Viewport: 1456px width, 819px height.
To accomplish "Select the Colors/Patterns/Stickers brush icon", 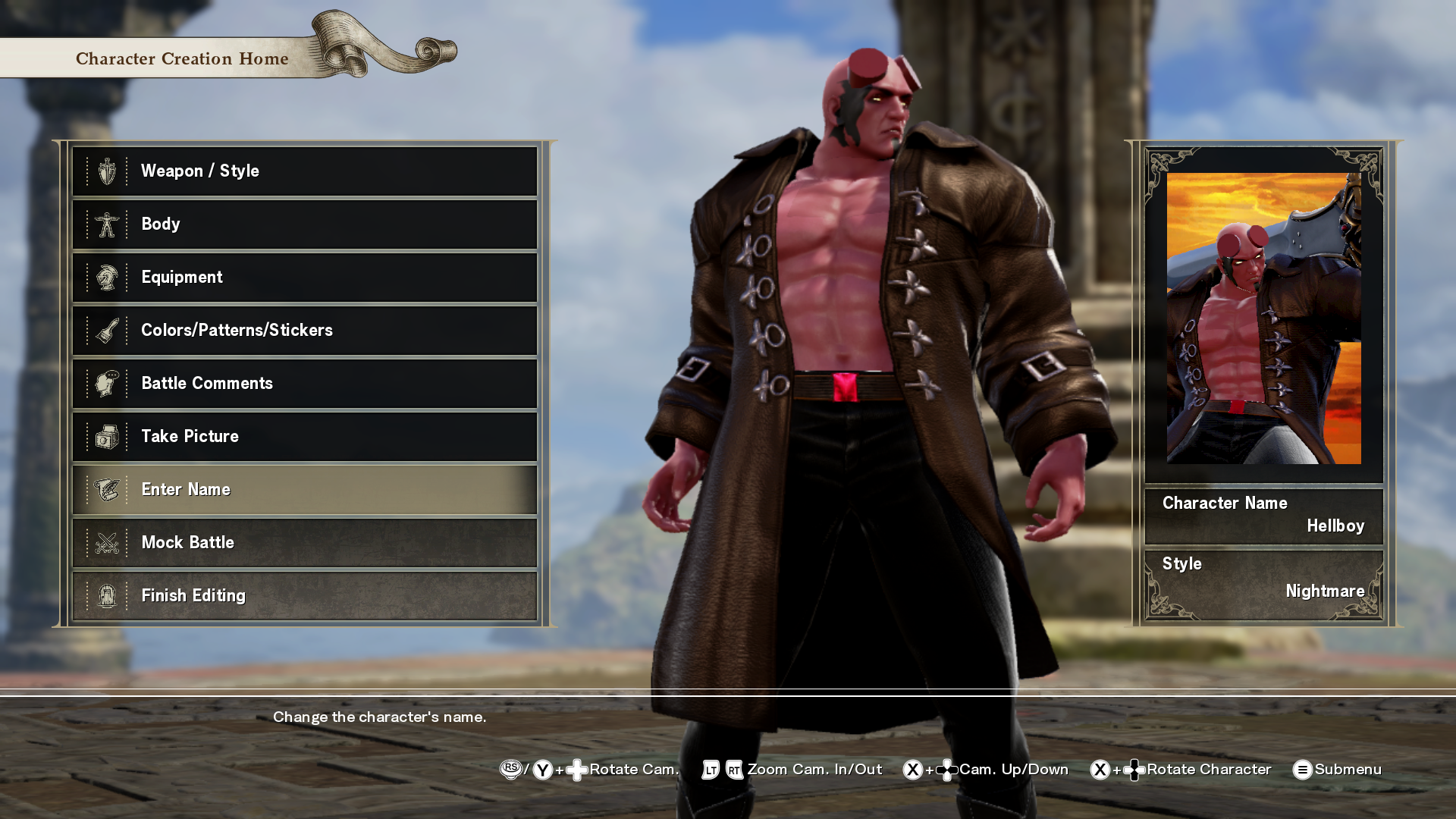I will click(x=108, y=330).
